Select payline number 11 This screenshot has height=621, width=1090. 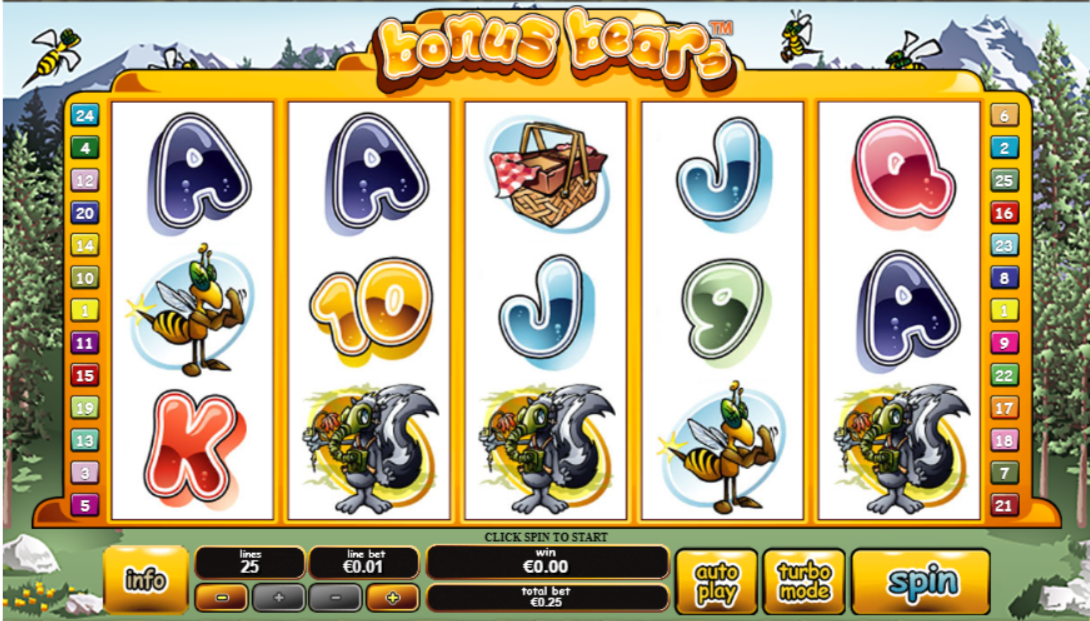pos(85,343)
